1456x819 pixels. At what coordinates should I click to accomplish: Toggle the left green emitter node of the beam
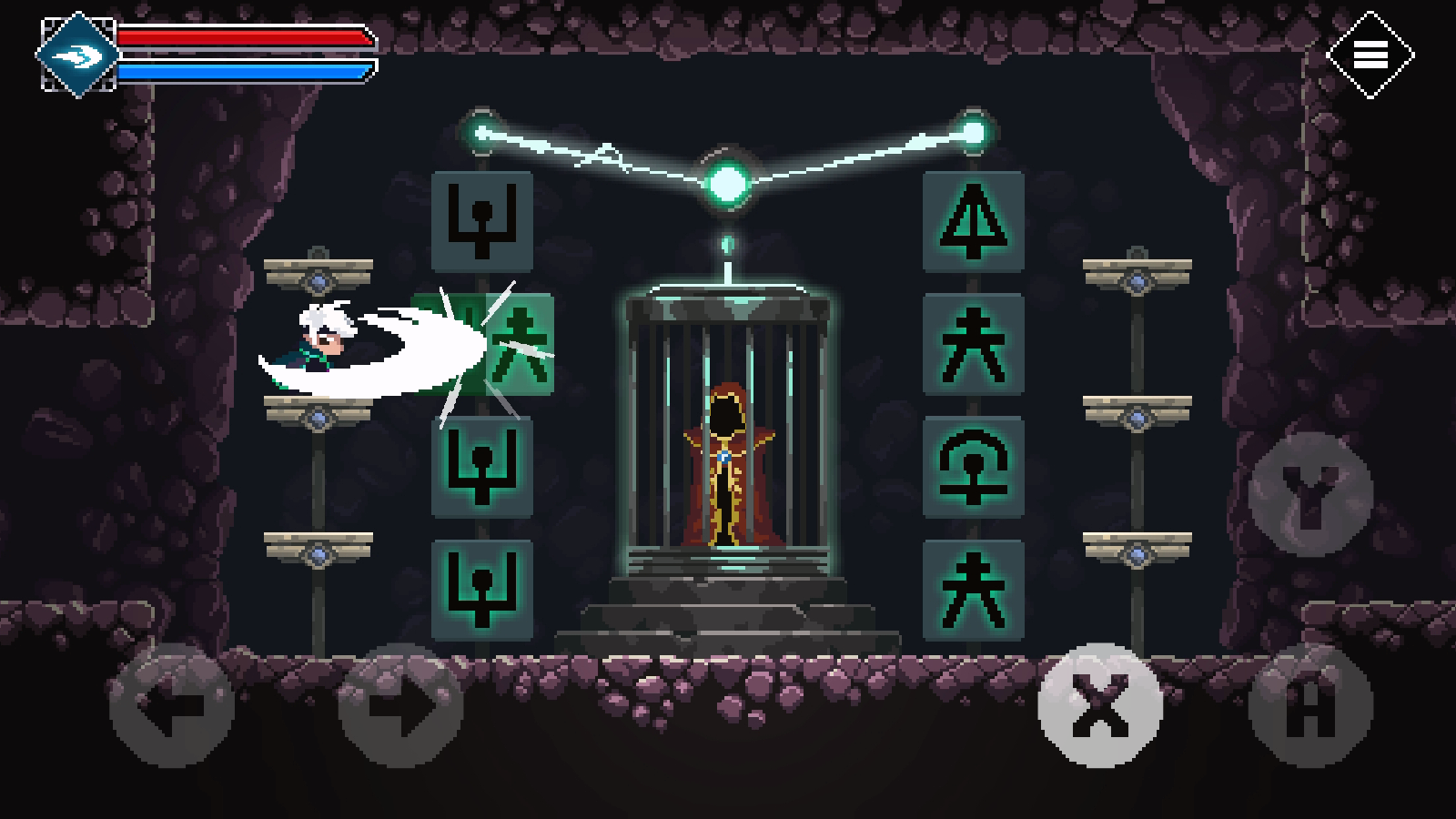coord(478,130)
